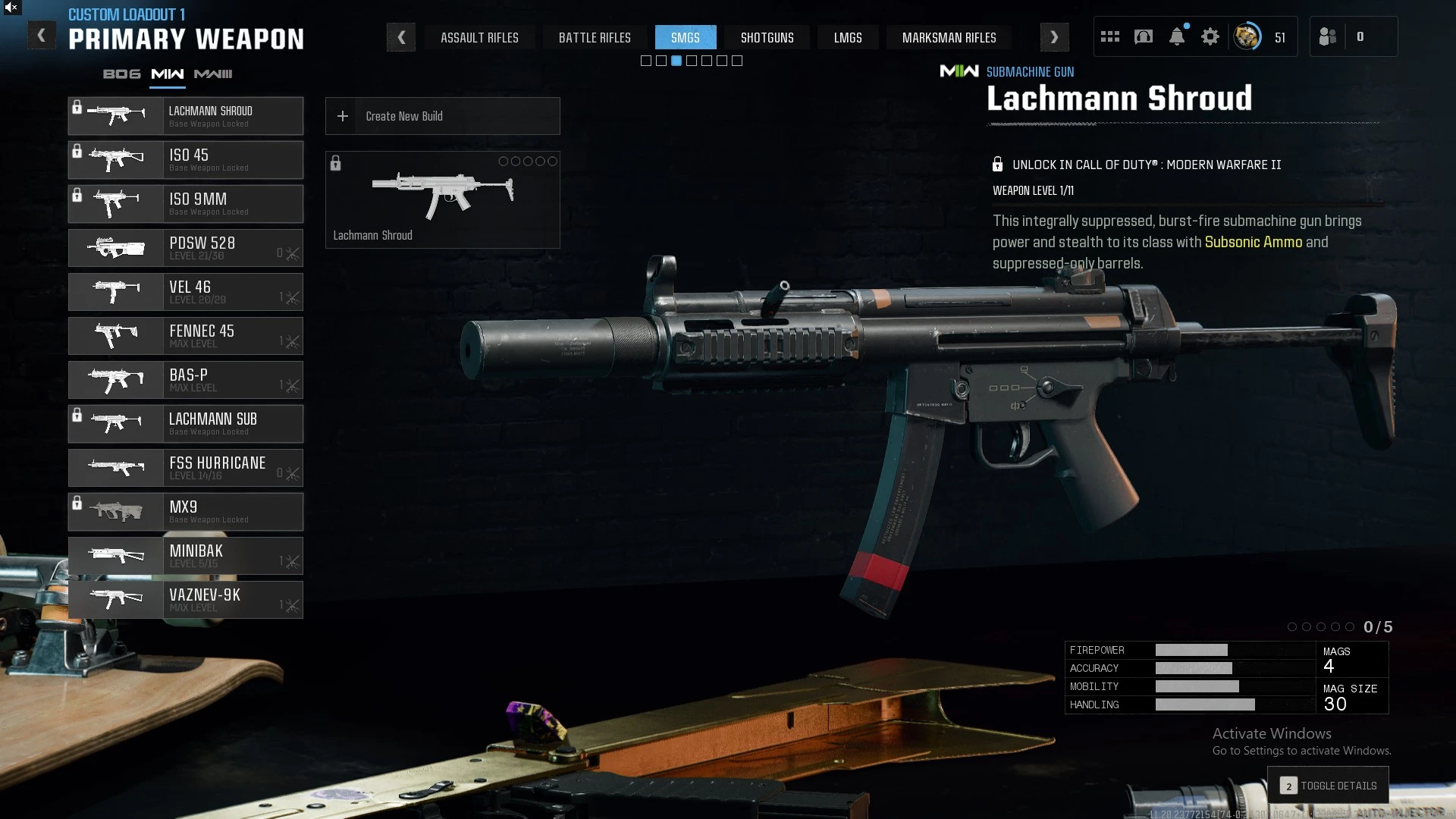This screenshot has height=819, width=1456.
Task: Go back using the arrow beside Primary Weapon
Action: pos(42,36)
